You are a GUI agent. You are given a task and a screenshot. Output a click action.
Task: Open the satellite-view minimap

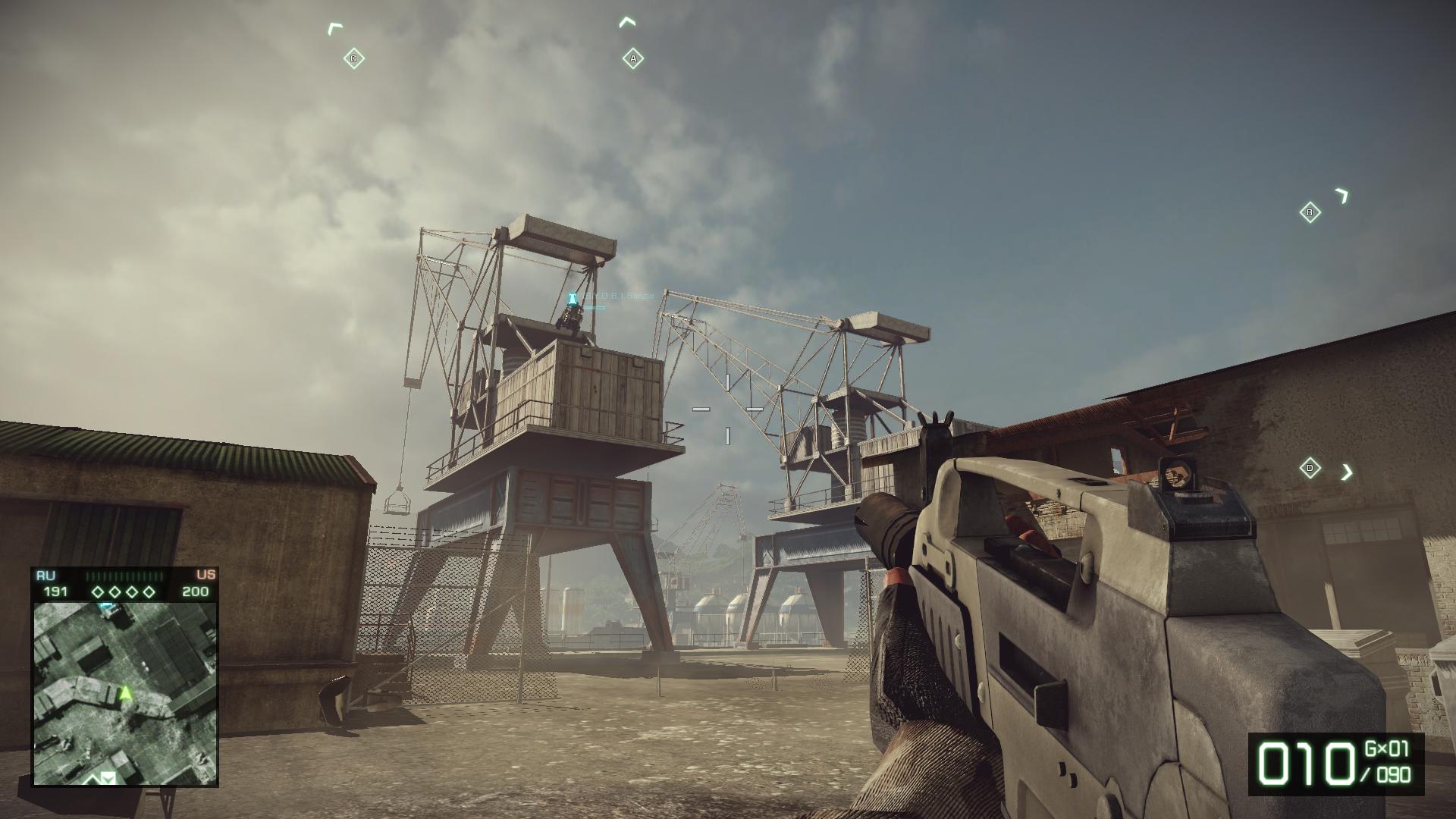125,693
